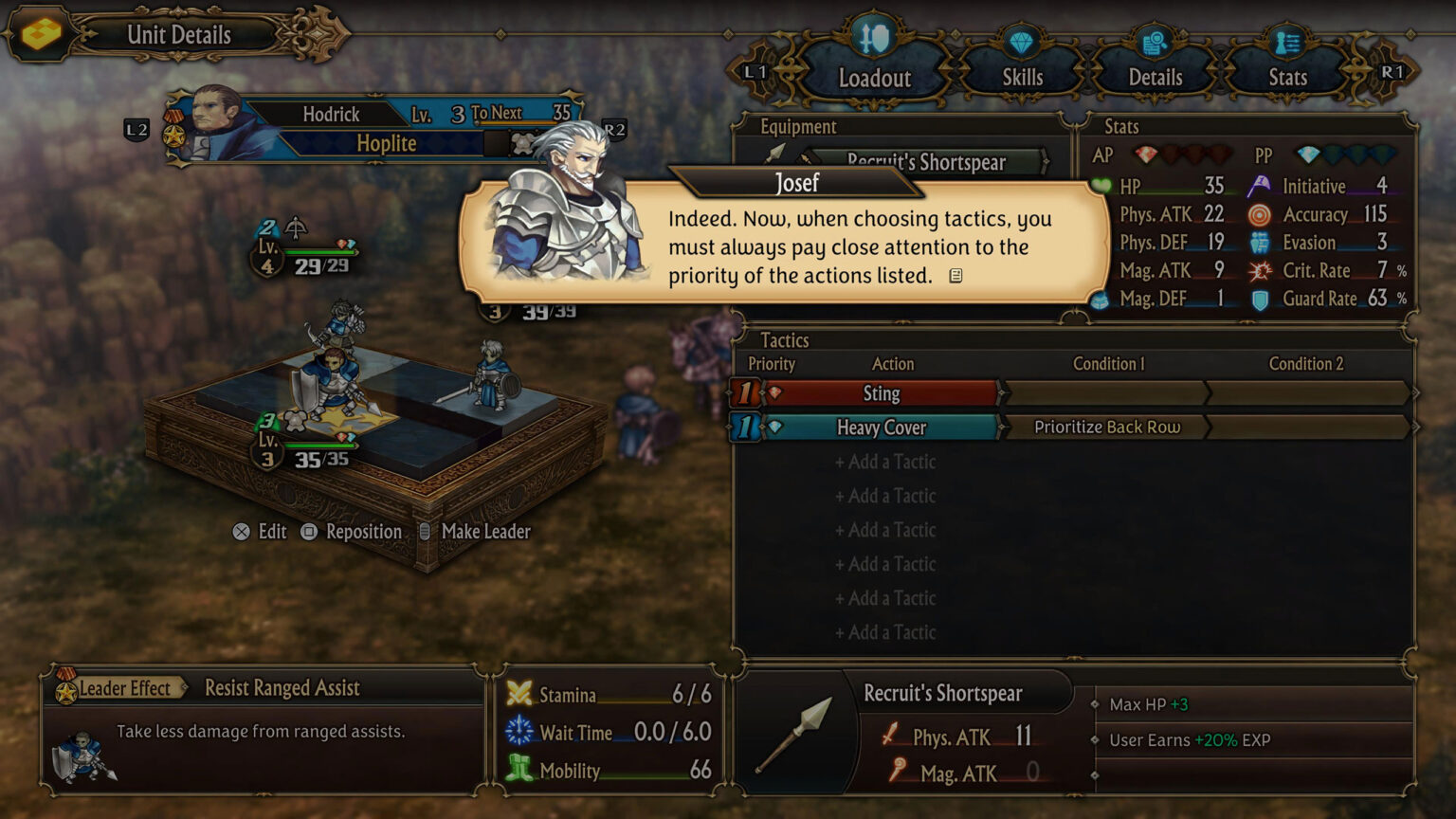The image size is (1456, 819).
Task: Choose the Prioritize Back Row condition
Action: click(x=1106, y=428)
